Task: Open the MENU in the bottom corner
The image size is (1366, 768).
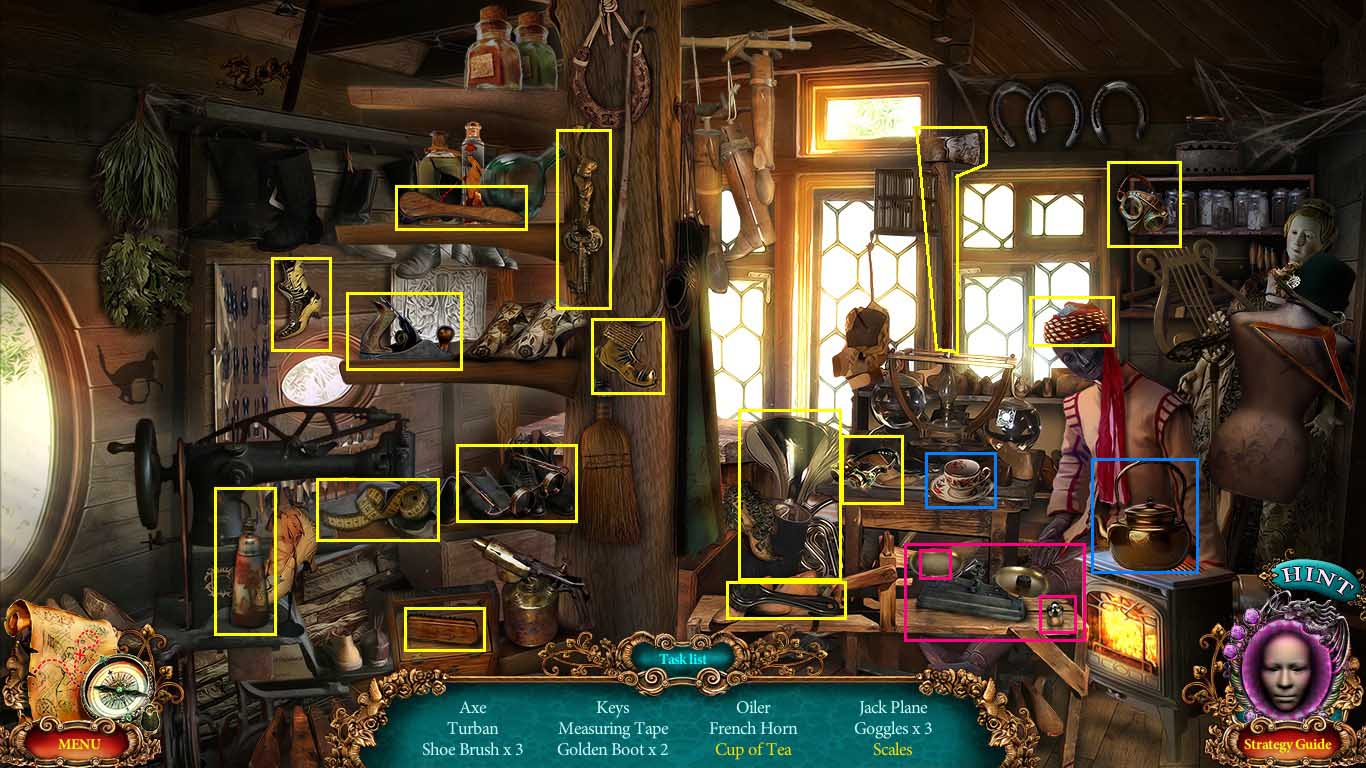Action: pyautogui.click(x=78, y=745)
